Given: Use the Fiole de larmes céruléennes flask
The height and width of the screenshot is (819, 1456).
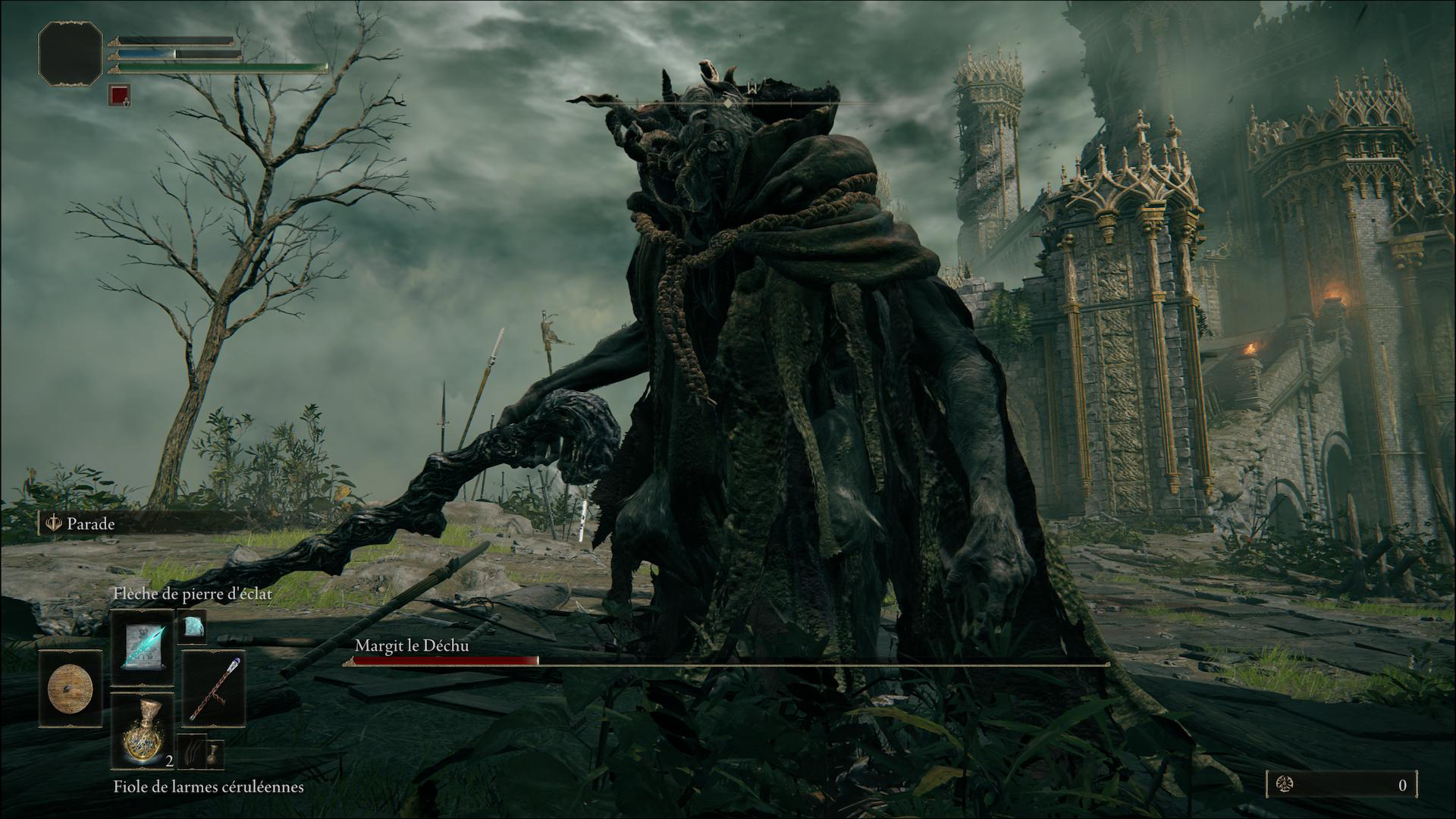Looking at the screenshot, I should point(143,731).
